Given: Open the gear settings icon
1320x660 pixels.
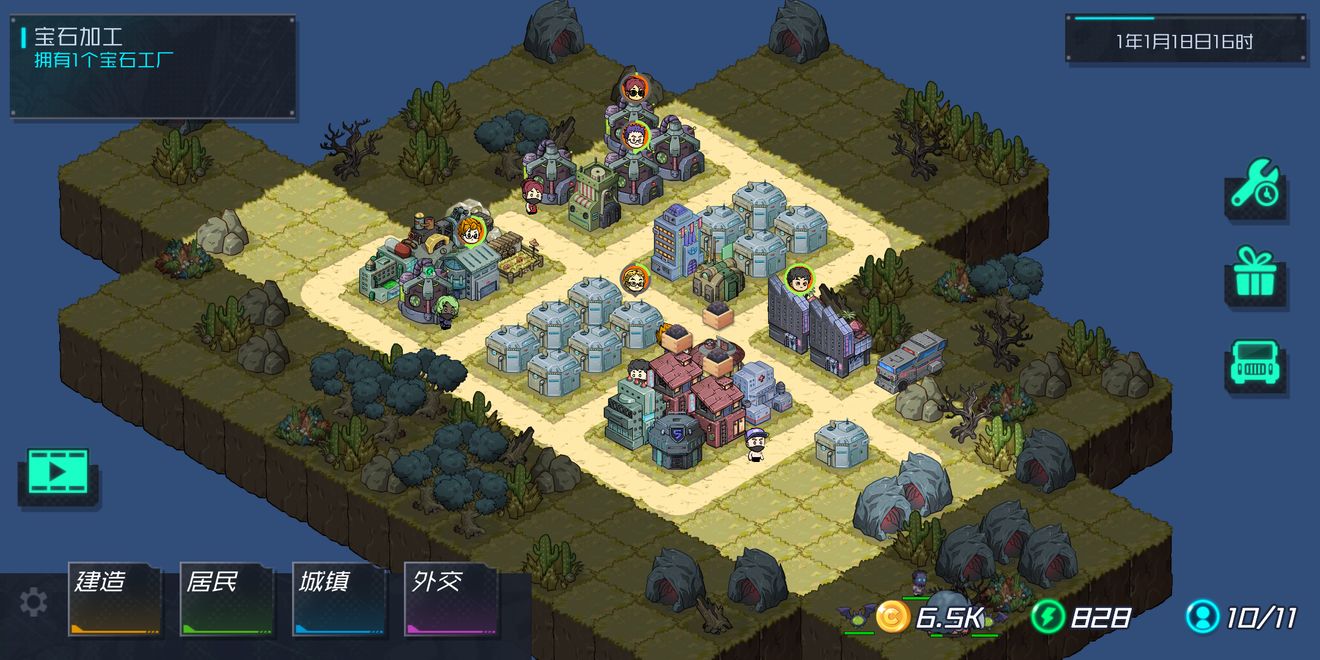Looking at the screenshot, I should point(34,602).
